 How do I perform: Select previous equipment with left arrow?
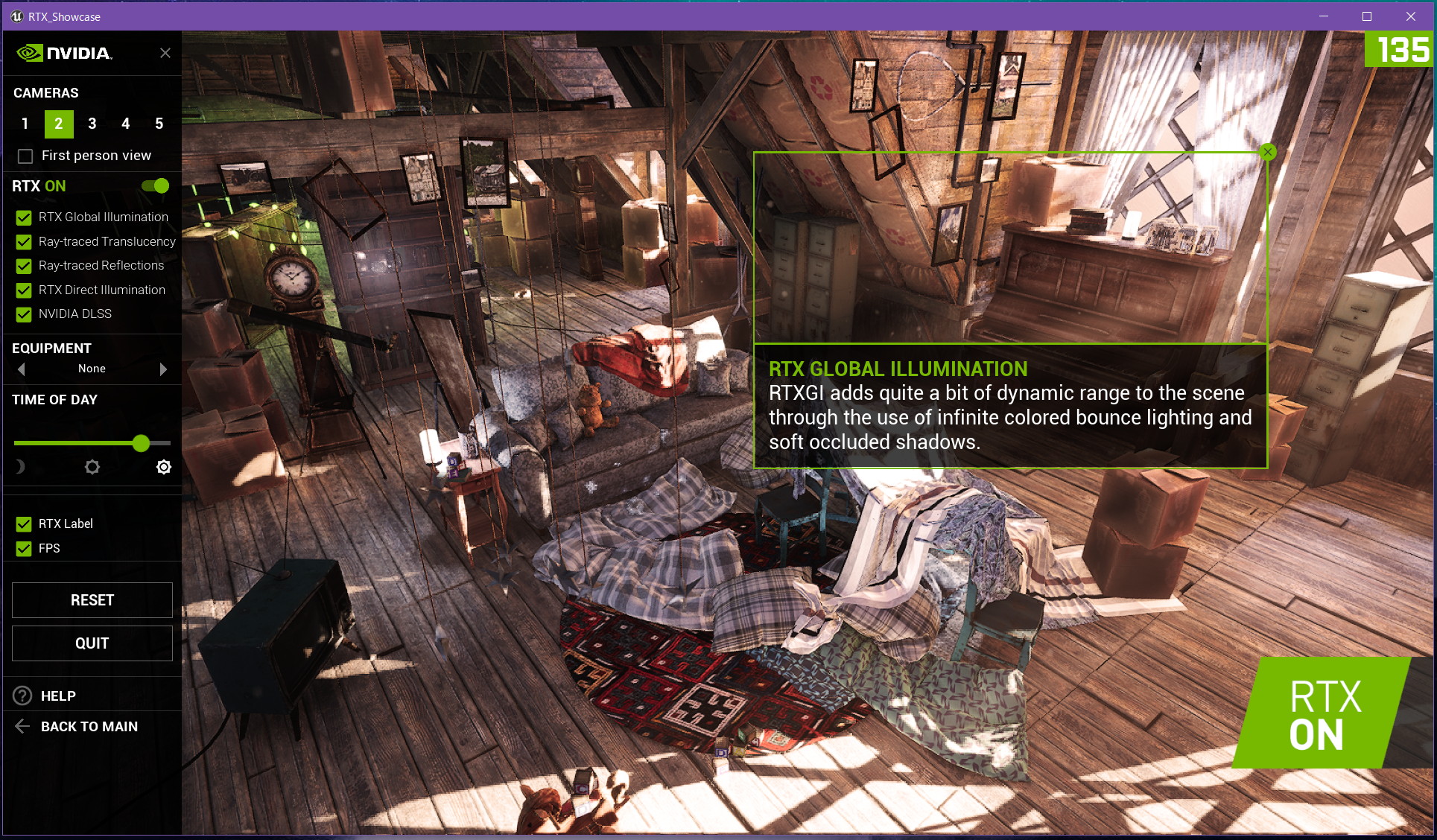(22, 369)
